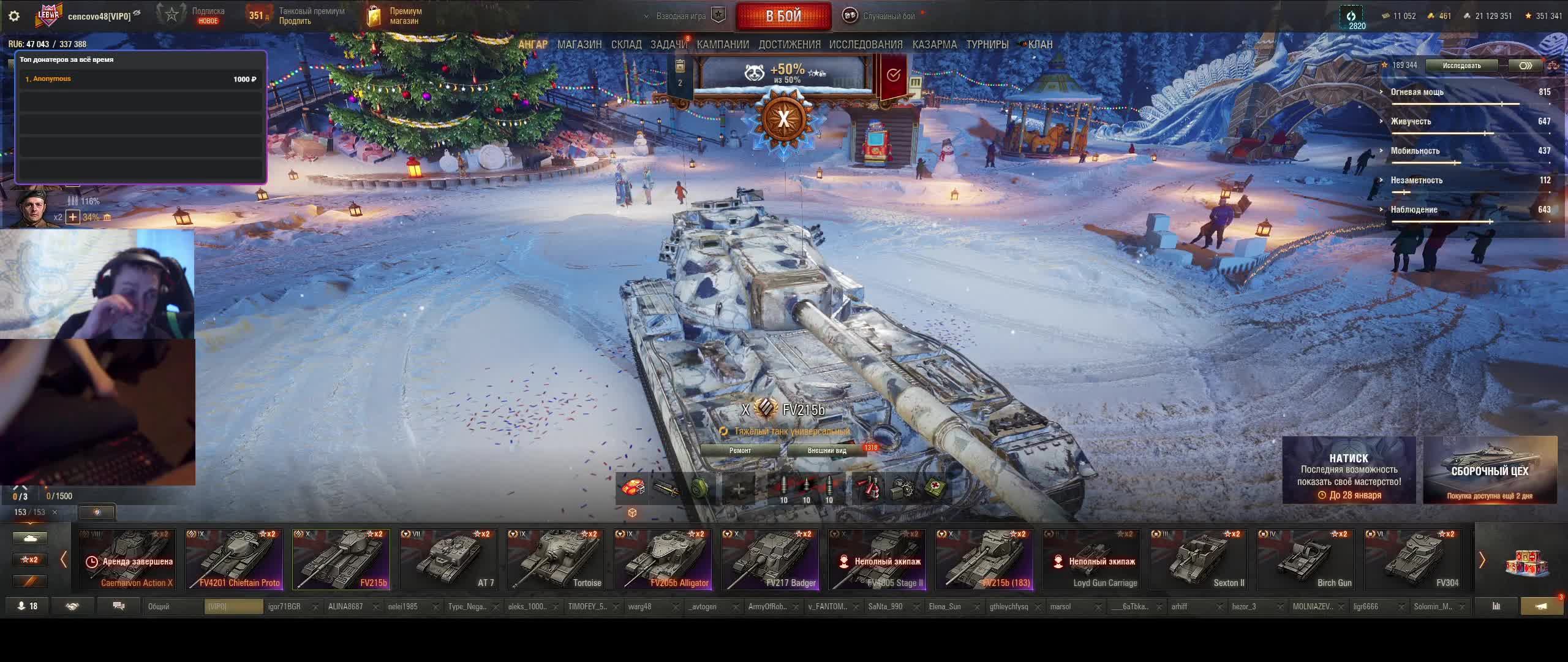Viewport: 1568px width, 662px height.
Task: Open the СБОРОЧНЫЙ ЦЕХ banner
Action: pyautogui.click(x=1490, y=470)
